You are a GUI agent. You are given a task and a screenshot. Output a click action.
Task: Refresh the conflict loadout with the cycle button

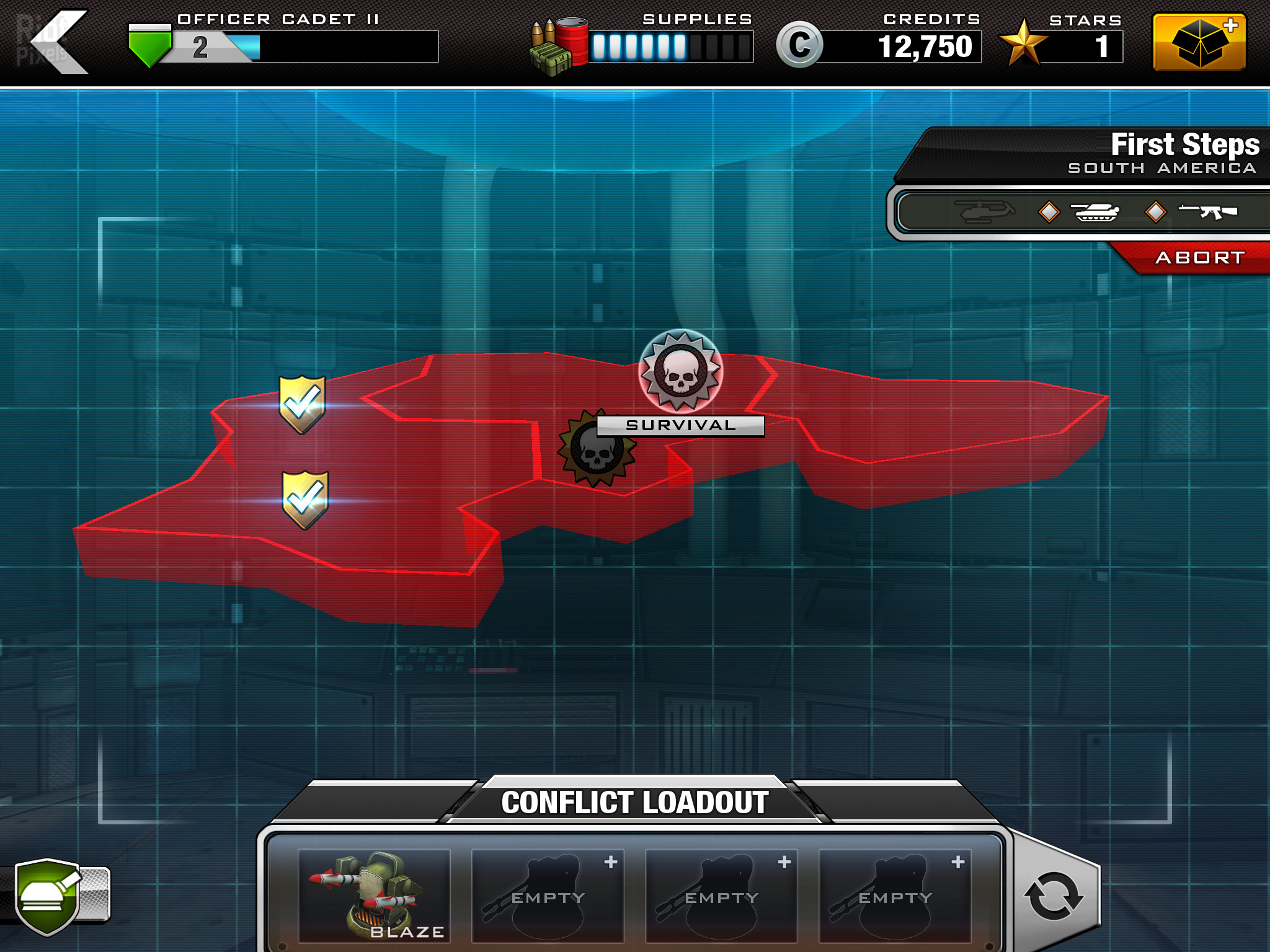pyautogui.click(x=1054, y=896)
